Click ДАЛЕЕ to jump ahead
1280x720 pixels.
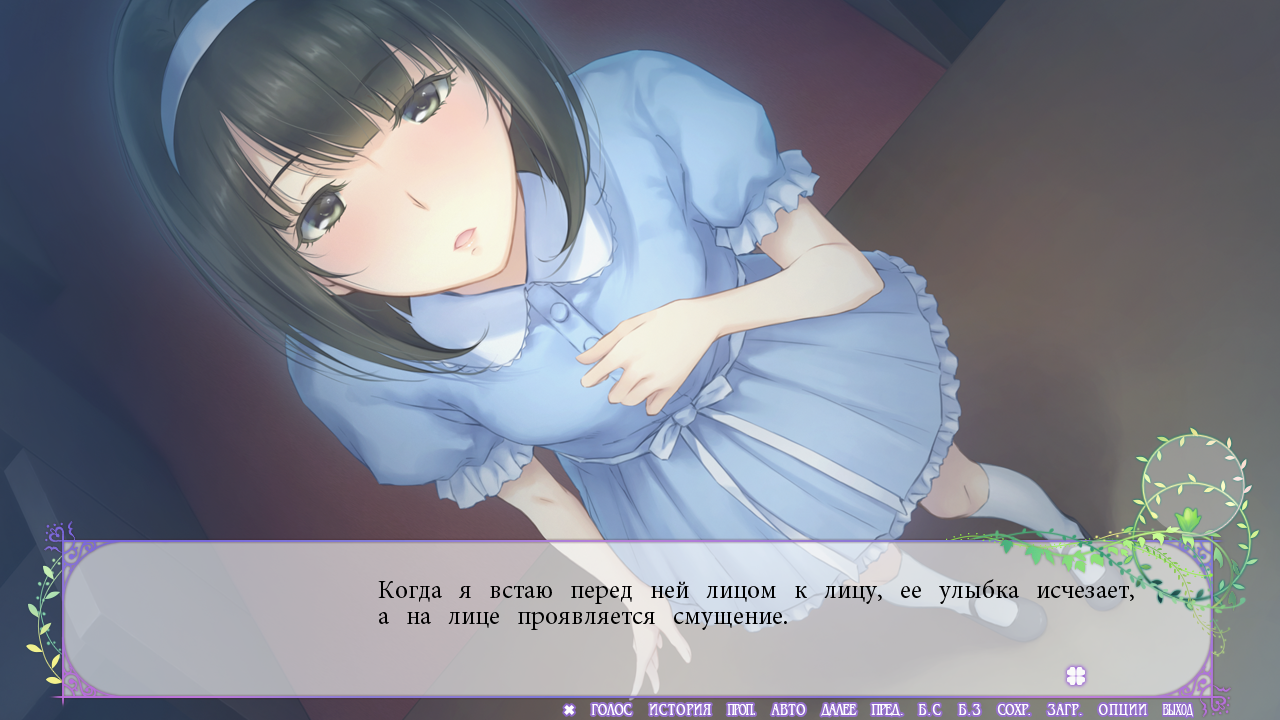tap(838, 710)
